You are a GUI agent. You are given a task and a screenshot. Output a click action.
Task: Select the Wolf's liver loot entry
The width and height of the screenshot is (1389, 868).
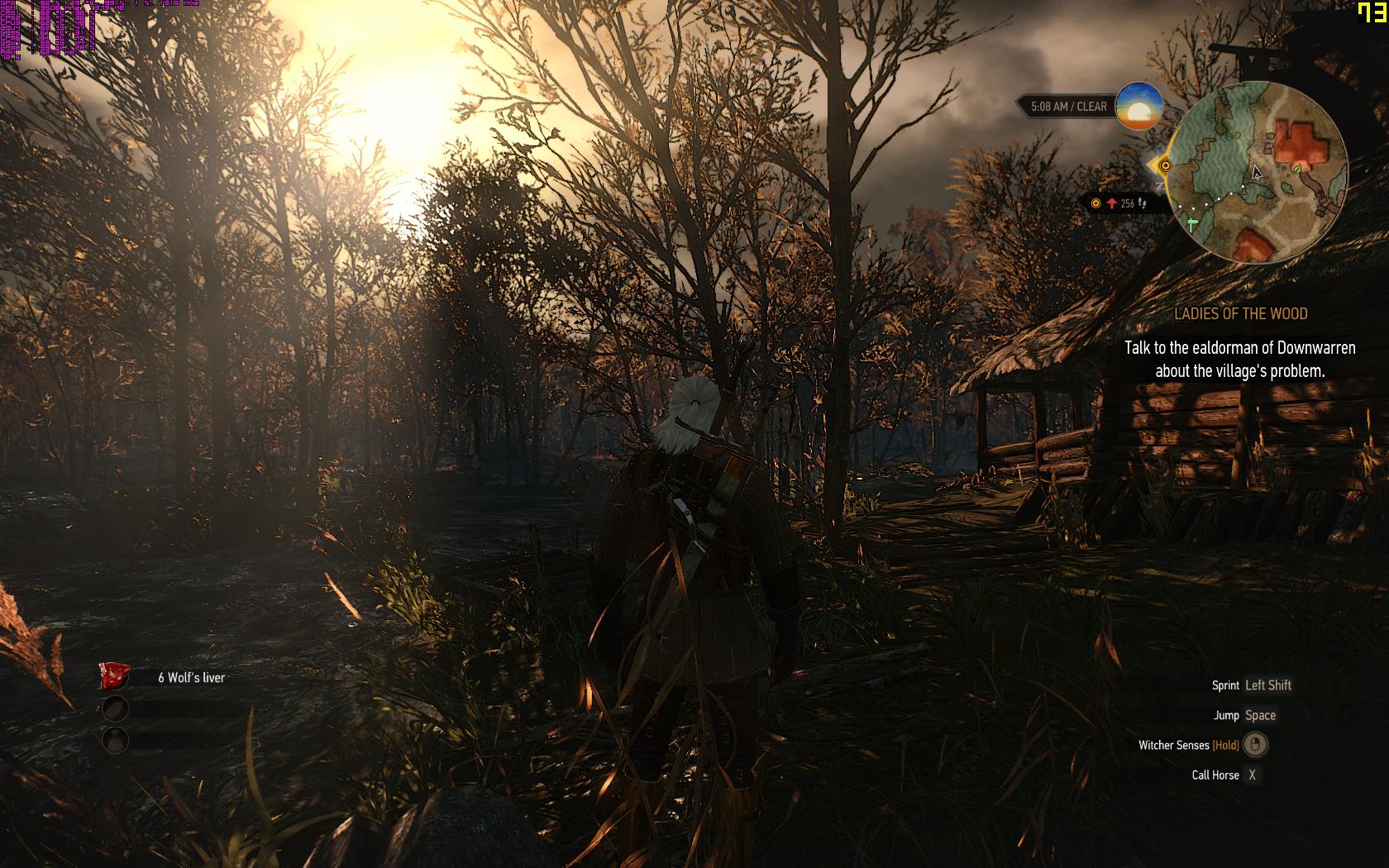tap(191, 677)
